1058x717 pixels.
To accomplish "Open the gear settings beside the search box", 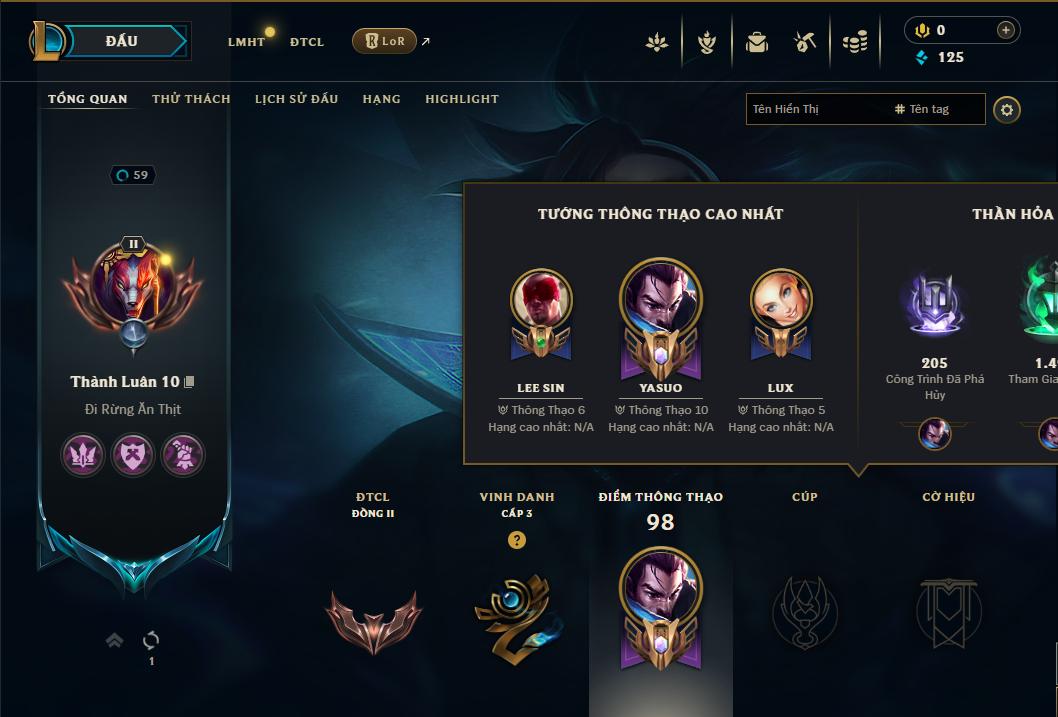I will click(x=1007, y=109).
